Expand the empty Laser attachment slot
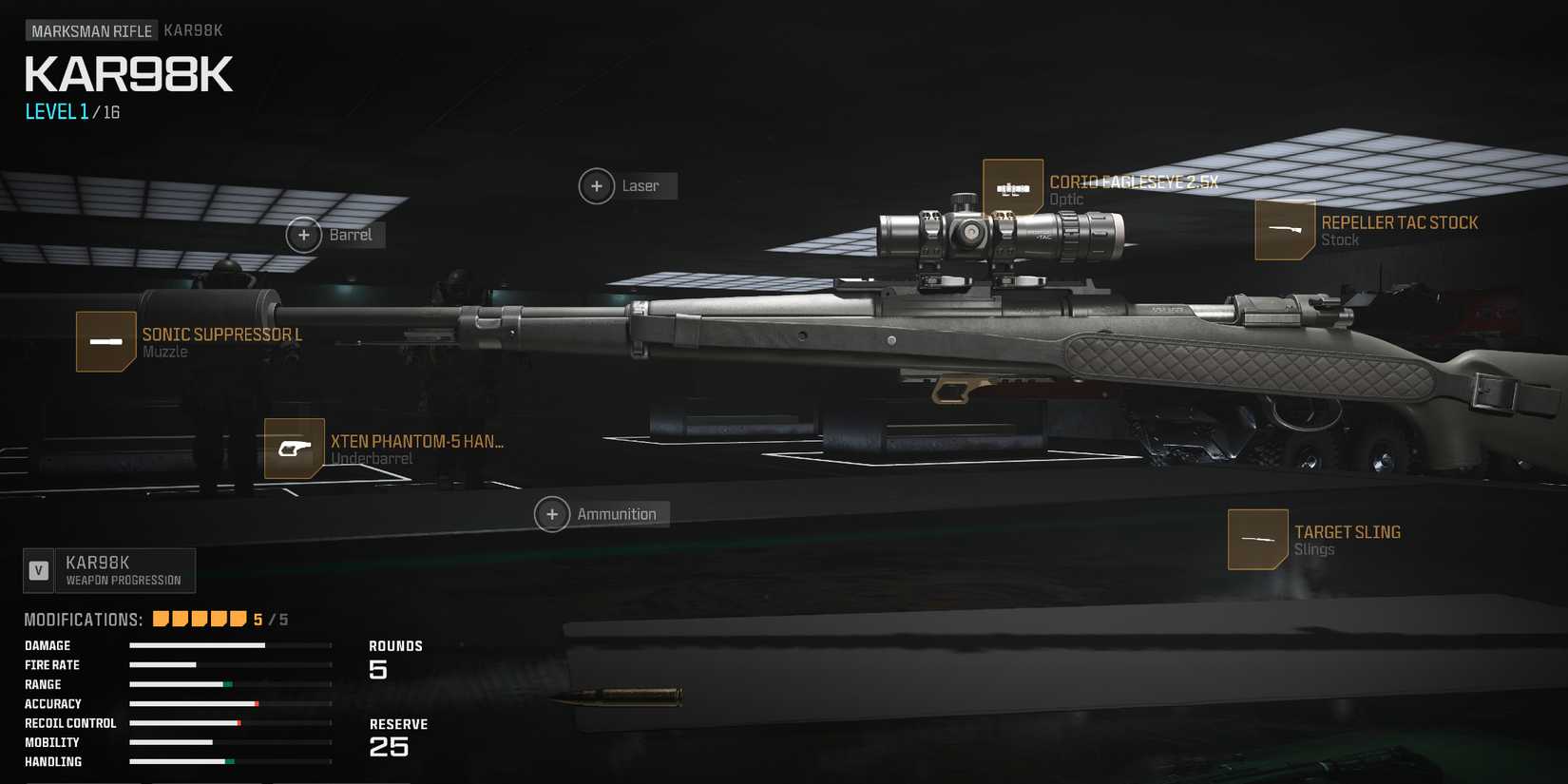1568x784 pixels. [597, 185]
